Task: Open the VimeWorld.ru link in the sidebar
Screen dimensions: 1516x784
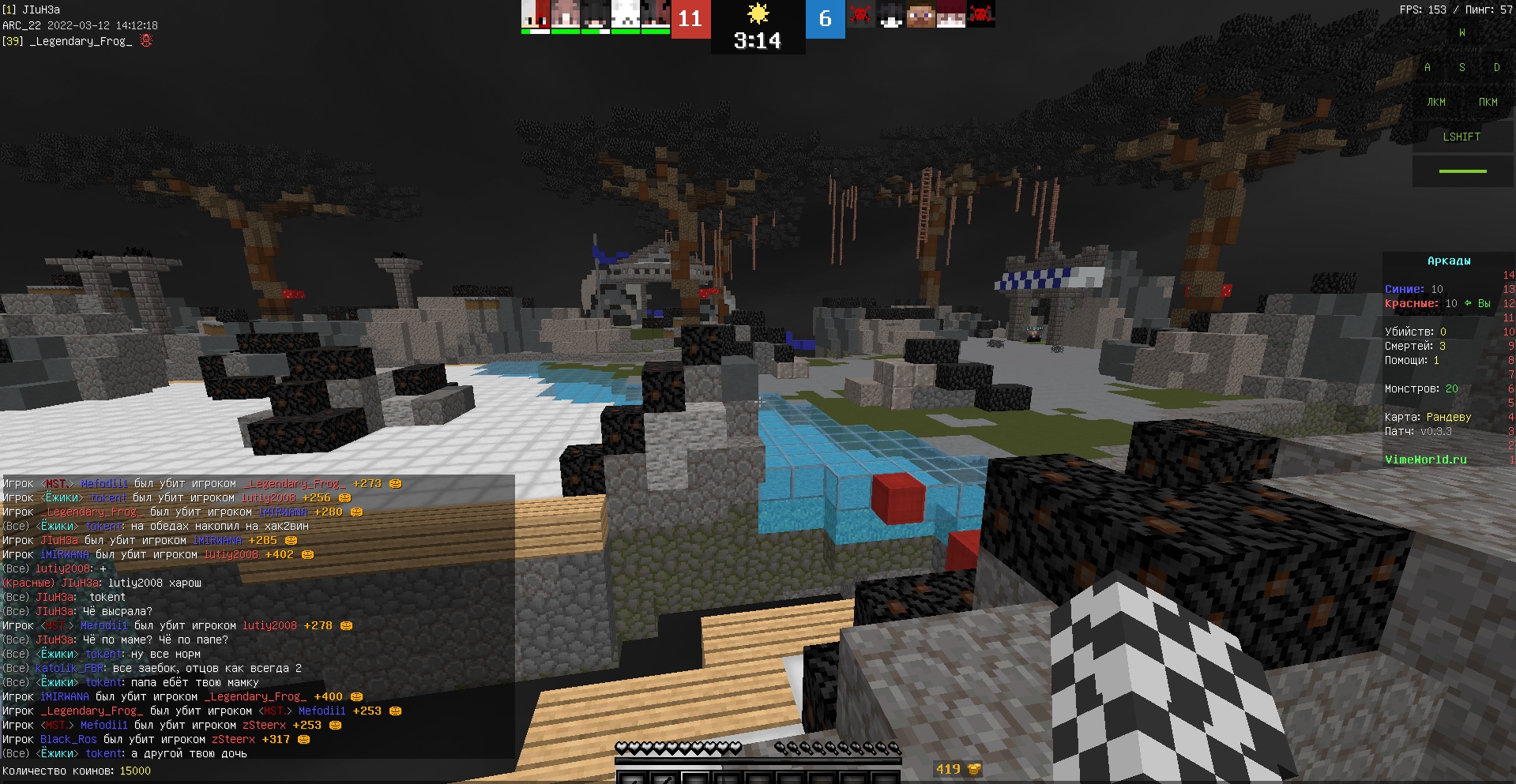Action: click(1427, 459)
